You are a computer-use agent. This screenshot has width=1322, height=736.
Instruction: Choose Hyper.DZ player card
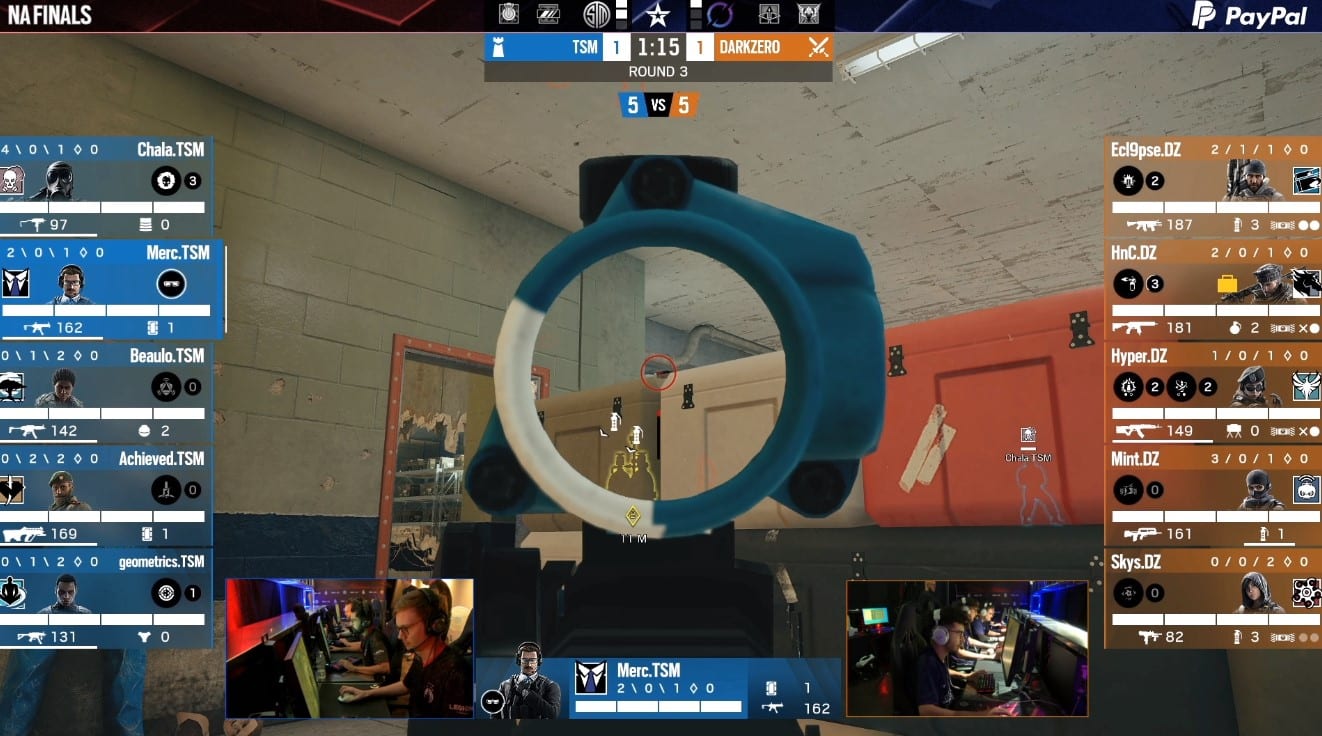click(1213, 392)
